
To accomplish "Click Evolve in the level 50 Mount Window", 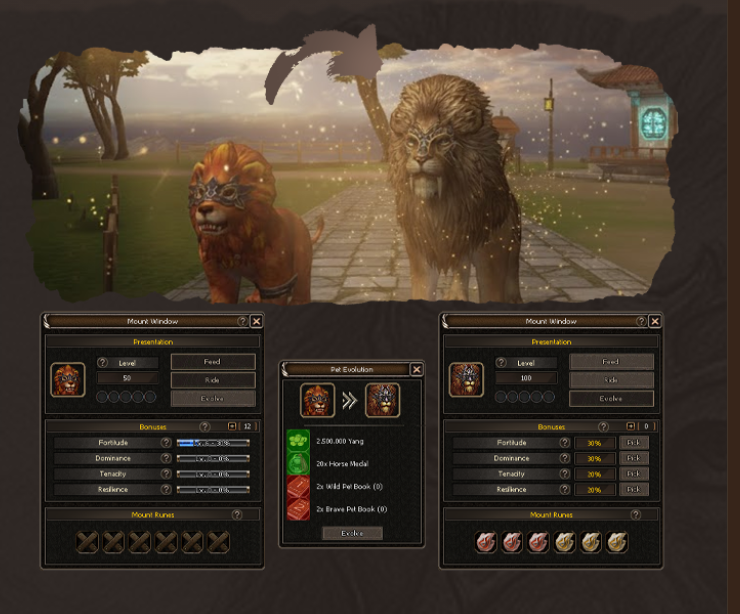I will pos(212,398).
